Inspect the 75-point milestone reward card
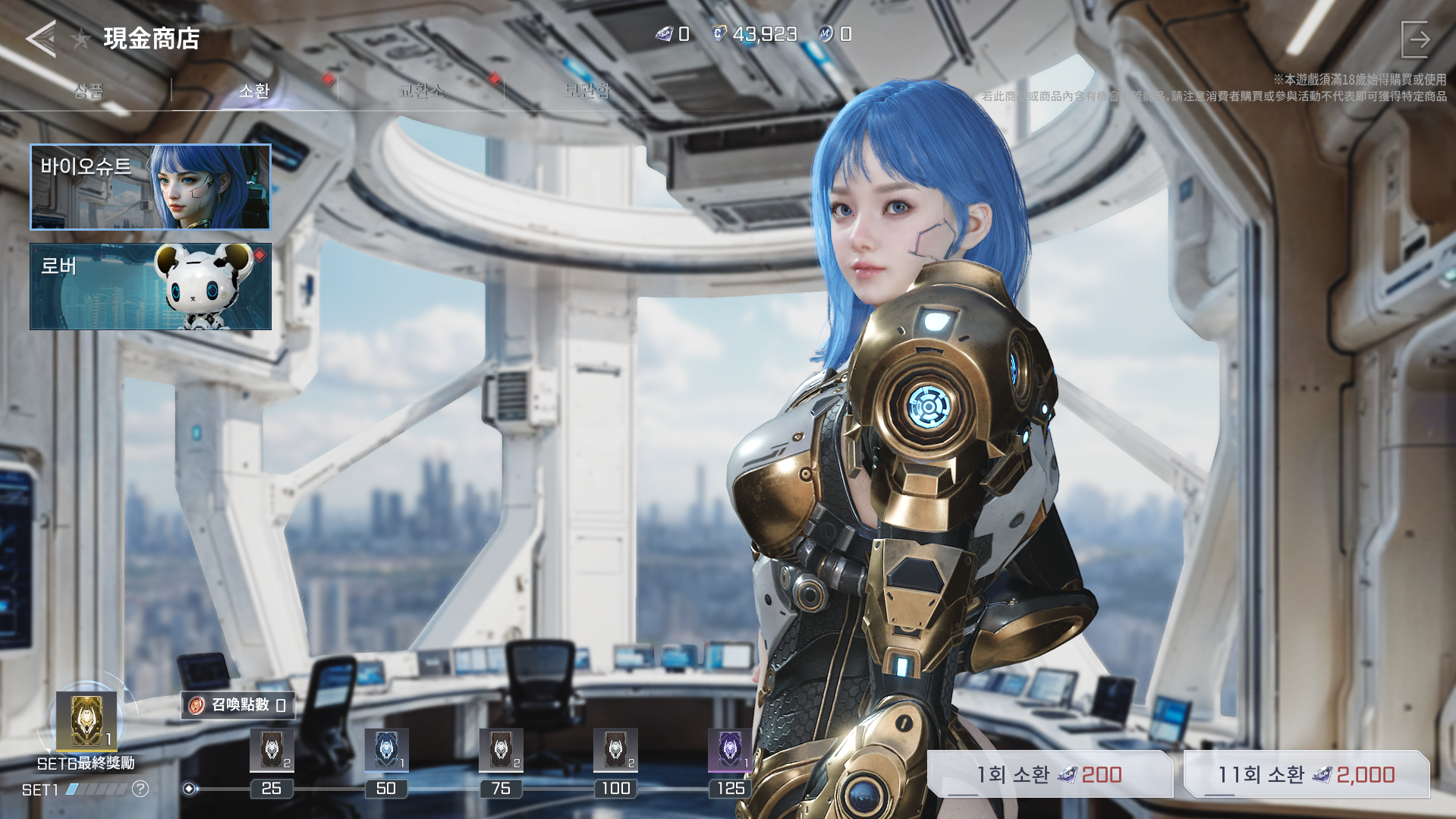Screen dimensions: 1456x819 coord(501,750)
